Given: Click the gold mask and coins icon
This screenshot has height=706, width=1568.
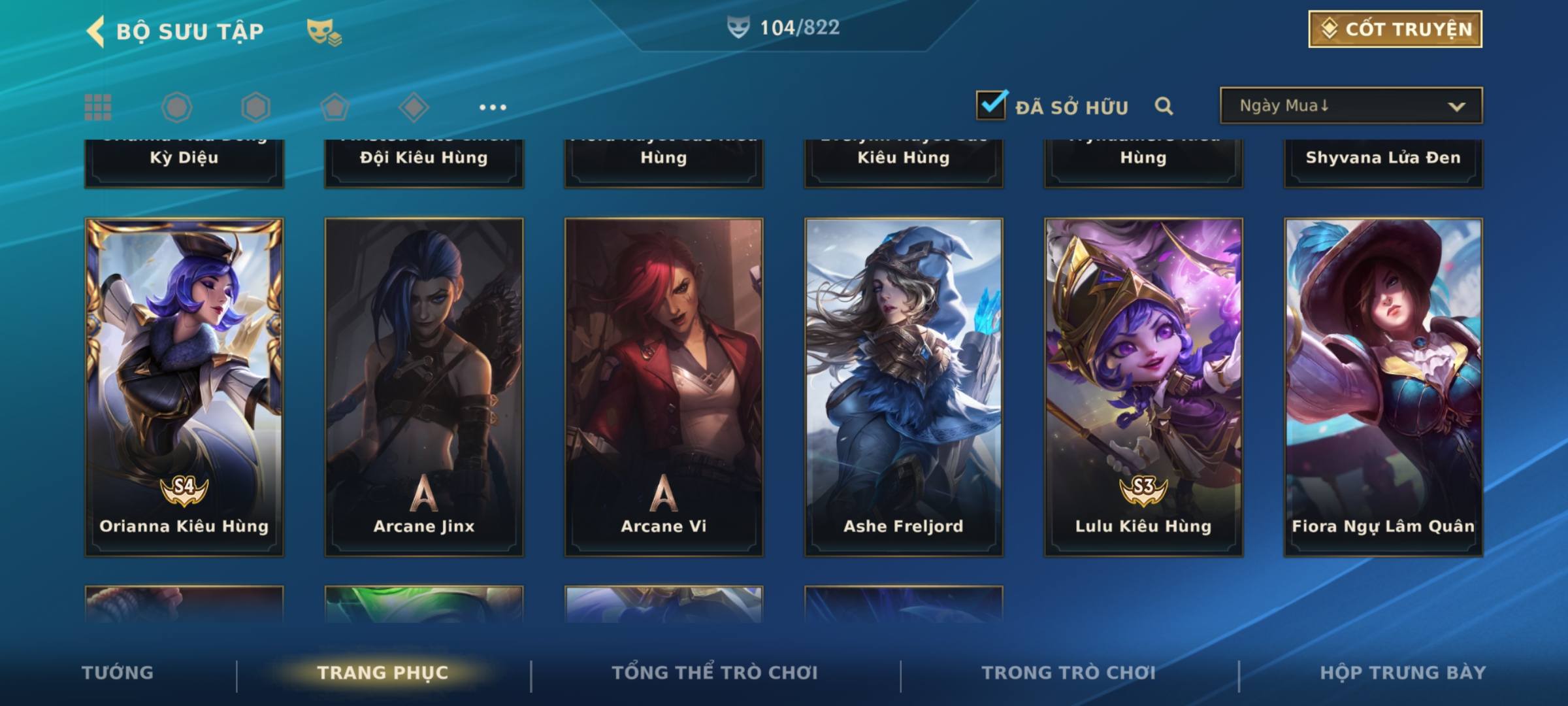Looking at the screenshot, I should tap(324, 31).
